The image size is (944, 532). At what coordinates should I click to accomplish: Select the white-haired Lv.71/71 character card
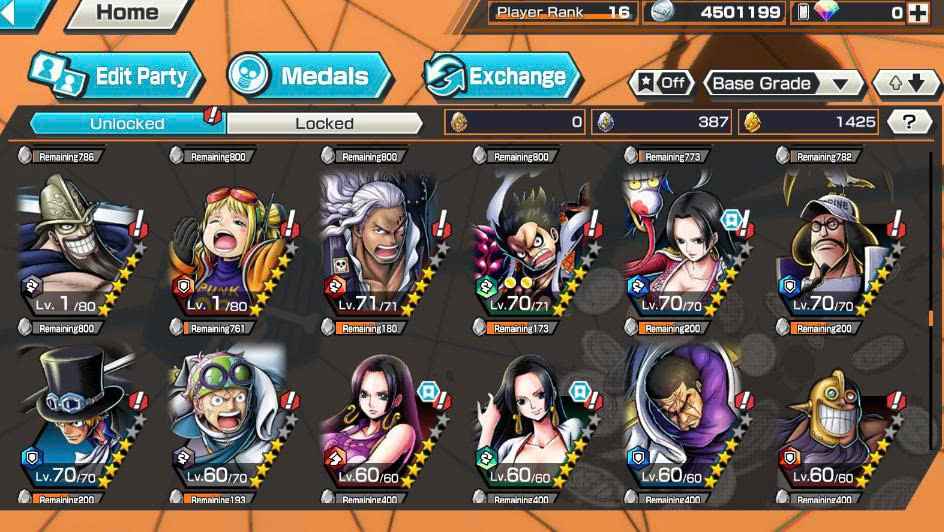380,240
